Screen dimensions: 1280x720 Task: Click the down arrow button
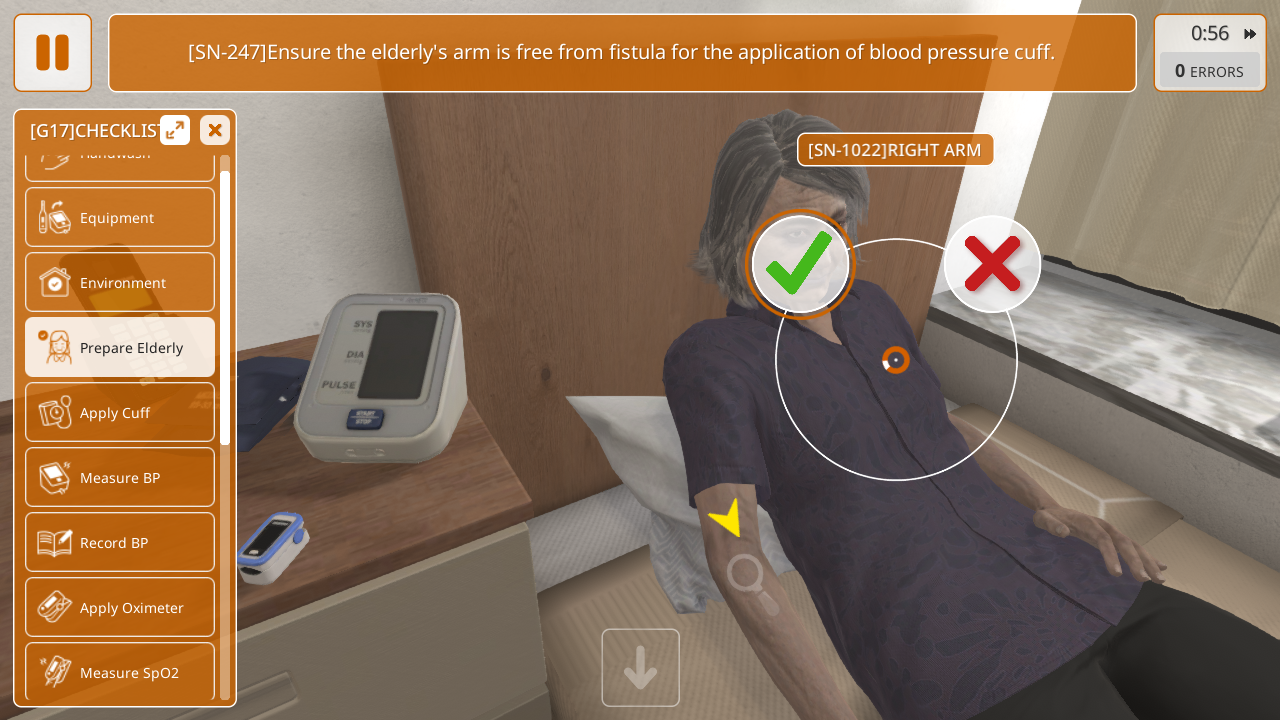tap(640, 668)
